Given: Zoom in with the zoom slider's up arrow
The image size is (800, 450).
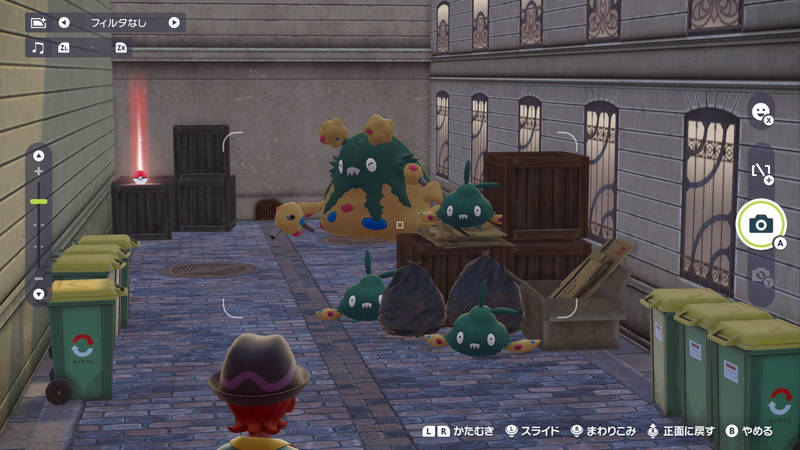Looking at the screenshot, I should click(39, 155).
